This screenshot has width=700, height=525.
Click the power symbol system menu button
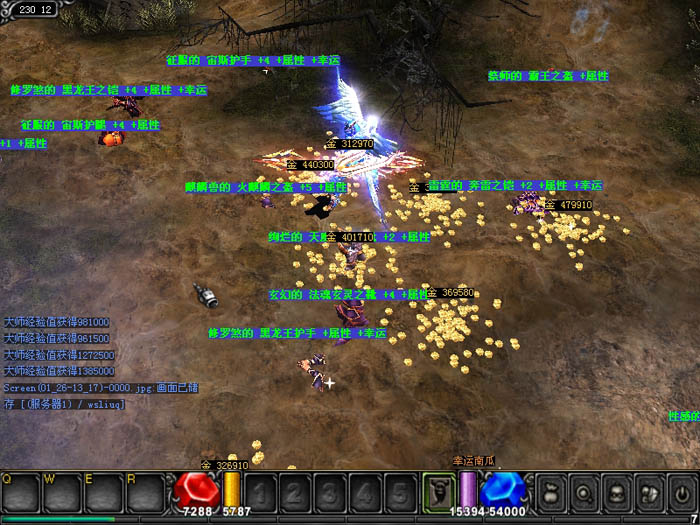point(681,492)
